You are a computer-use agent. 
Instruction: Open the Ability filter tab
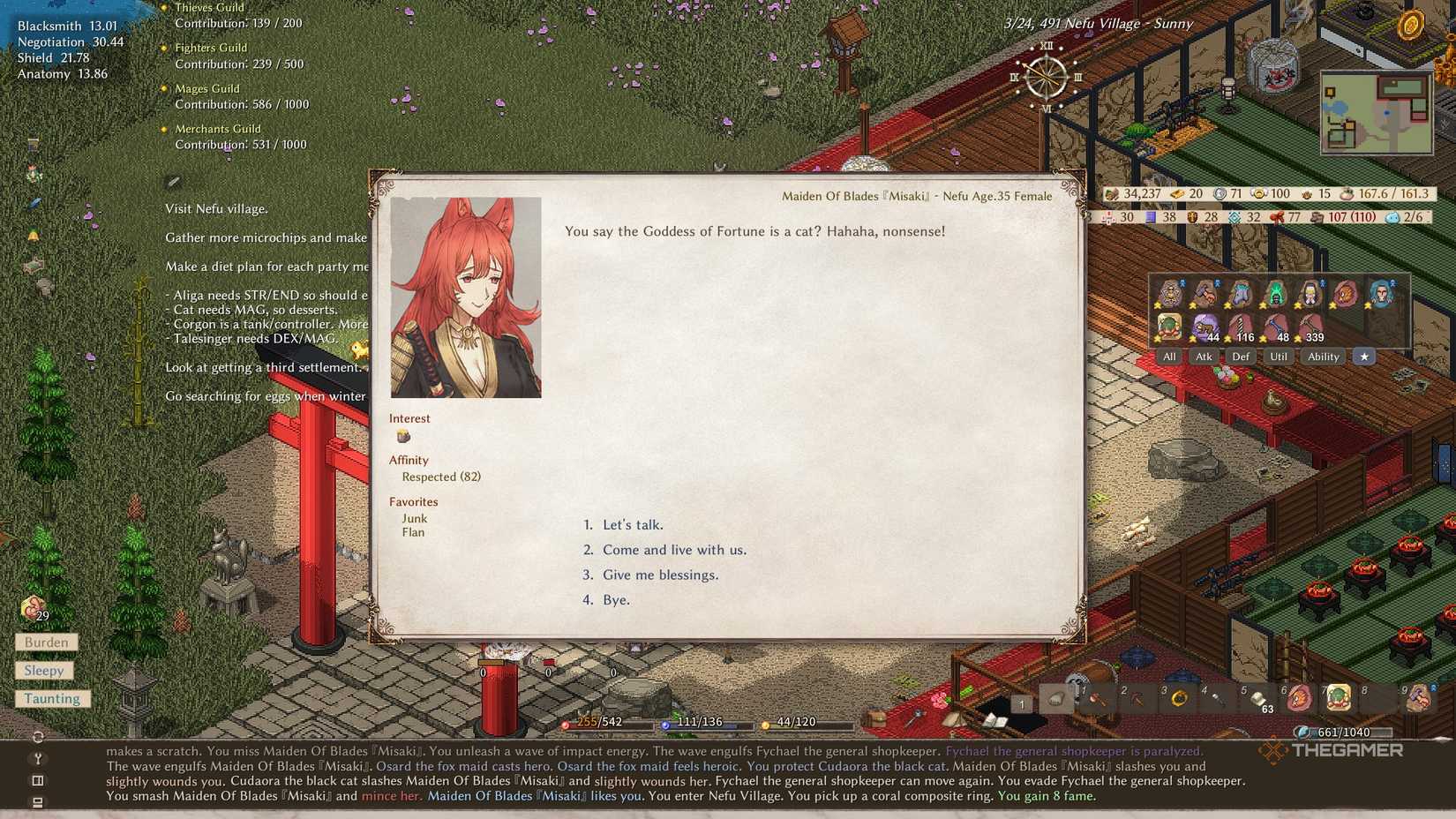click(x=1323, y=357)
